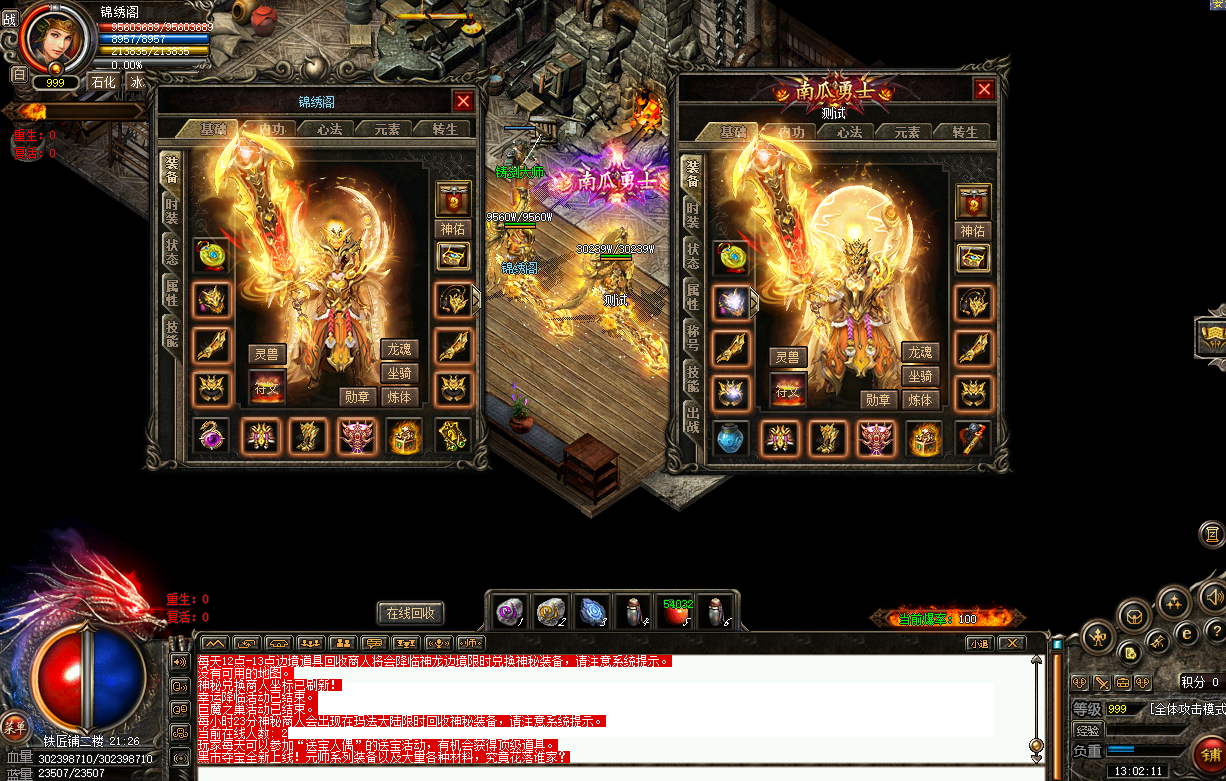Open 炼体 in the 锦绣阁 panel

[x=399, y=397]
